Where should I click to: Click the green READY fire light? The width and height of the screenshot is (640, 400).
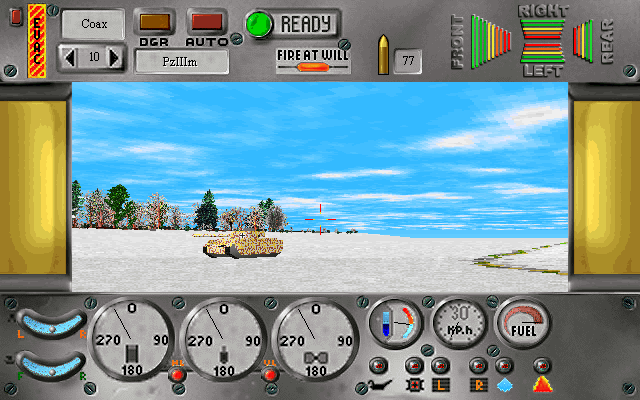(259, 24)
